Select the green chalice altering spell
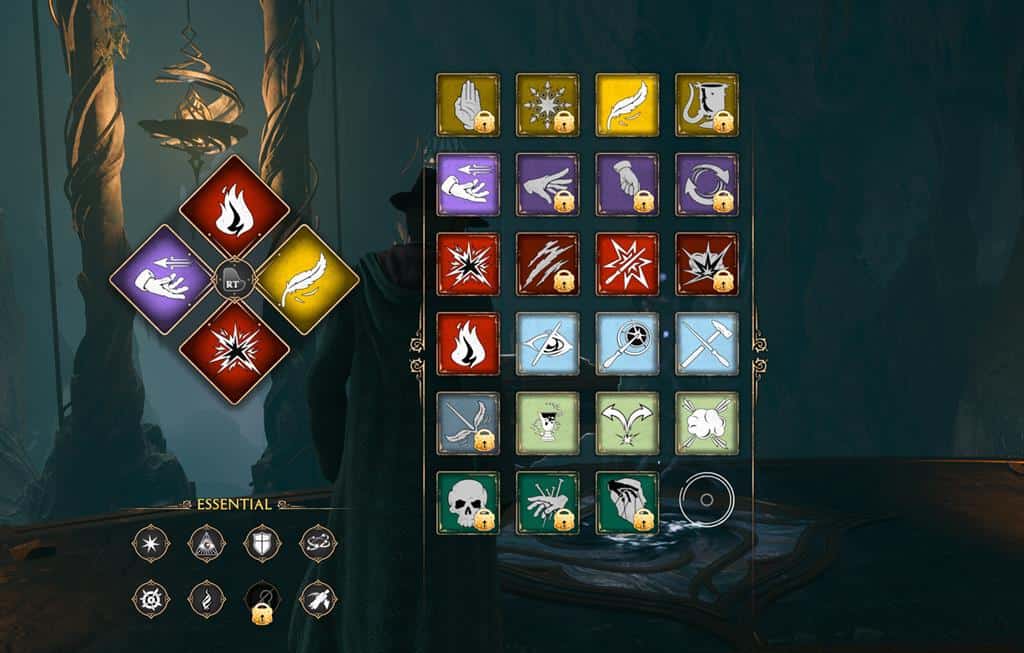 pos(548,423)
